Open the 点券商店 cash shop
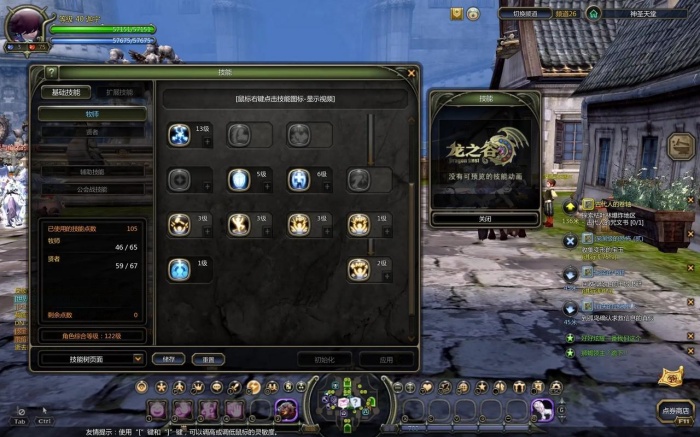Screen dimensions: 700x437 tap(675, 410)
